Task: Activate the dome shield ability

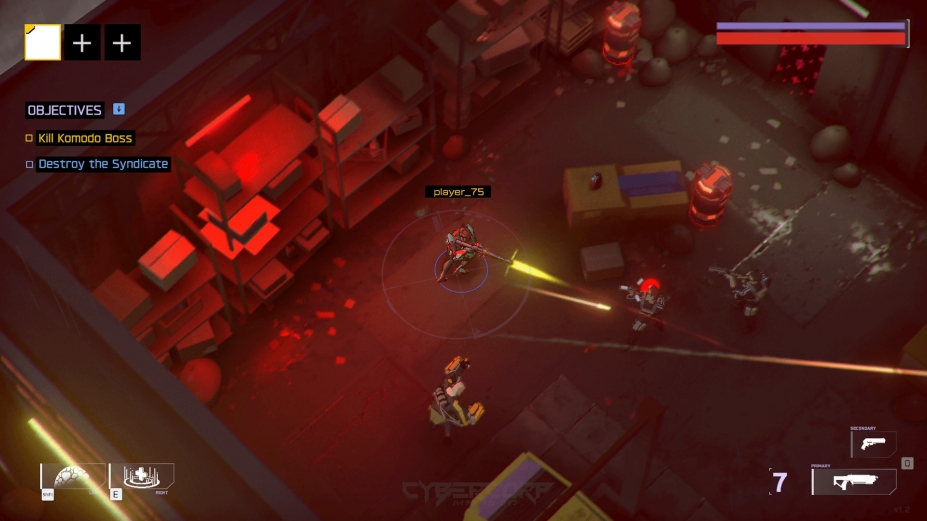Action: tap(73, 476)
